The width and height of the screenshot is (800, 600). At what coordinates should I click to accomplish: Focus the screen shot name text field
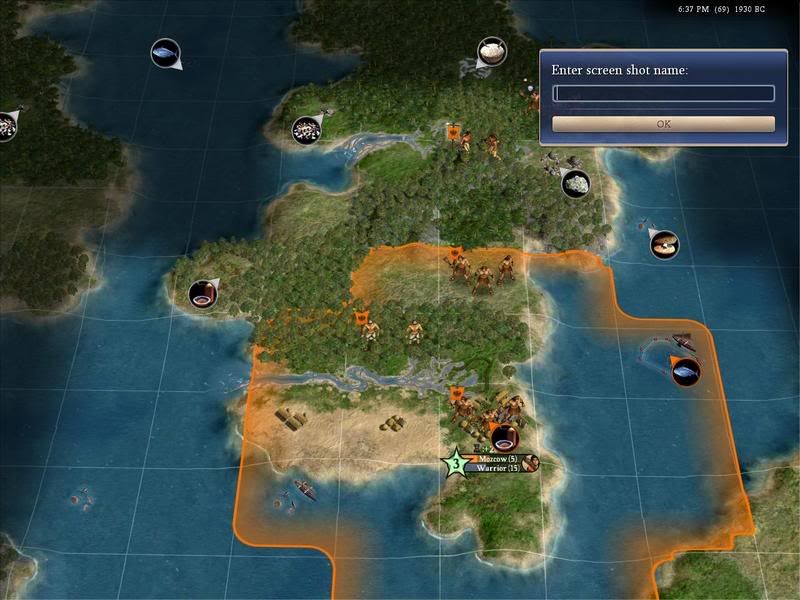pyautogui.click(x=663, y=94)
